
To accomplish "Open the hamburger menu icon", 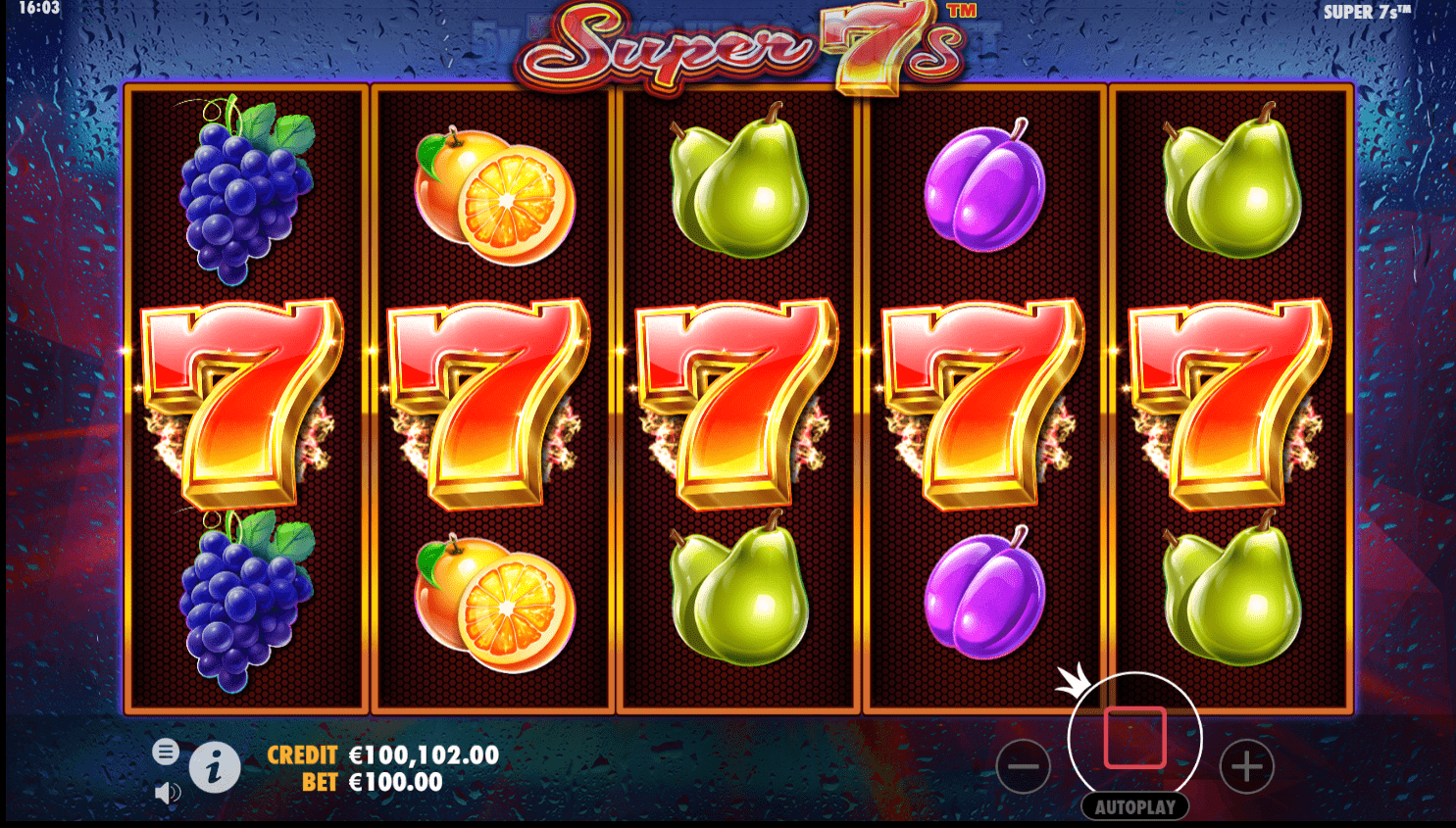I will tap(166, 752).
